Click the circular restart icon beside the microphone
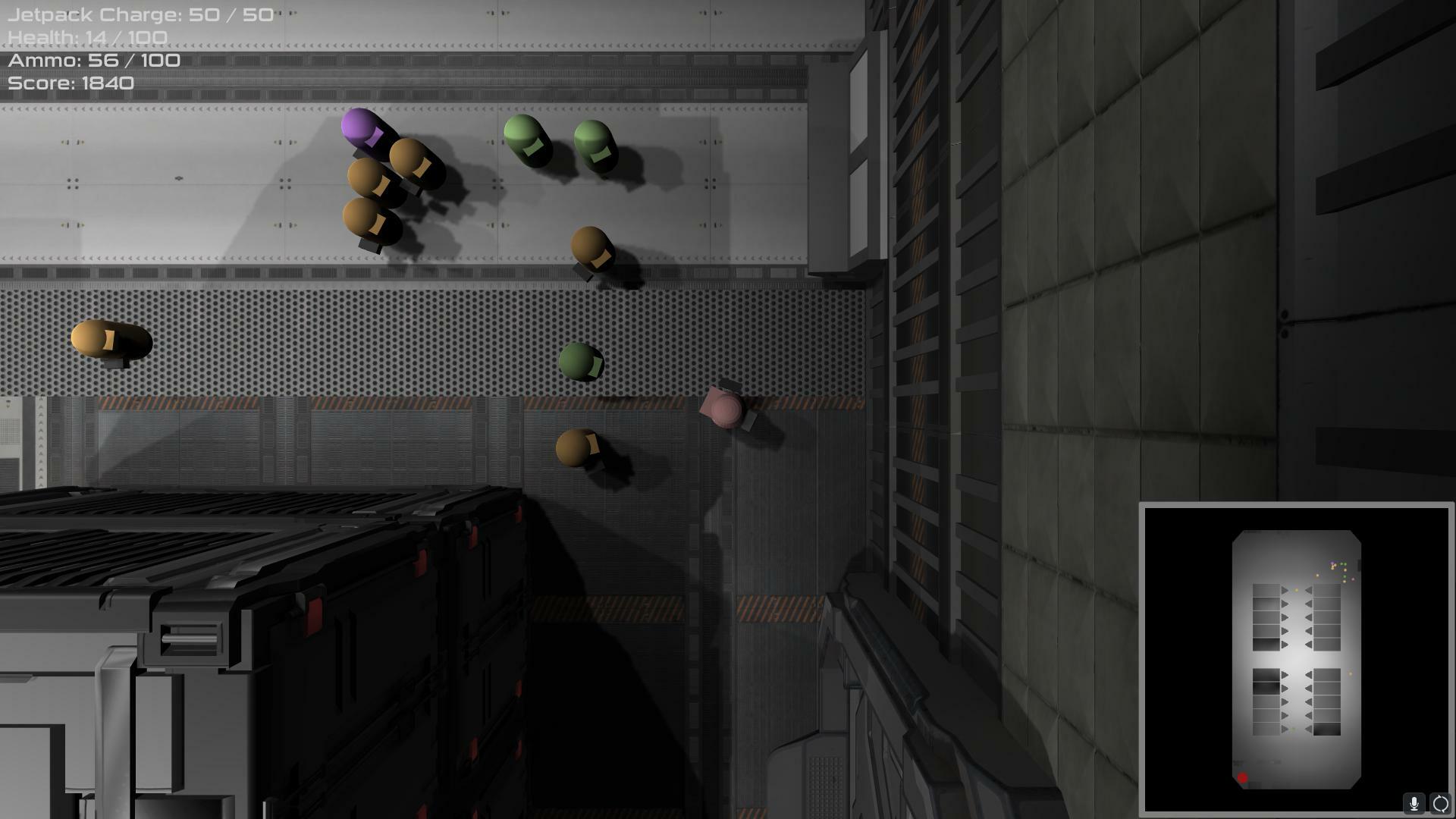Screen dimensions: 1456x819 (1439, 804)
